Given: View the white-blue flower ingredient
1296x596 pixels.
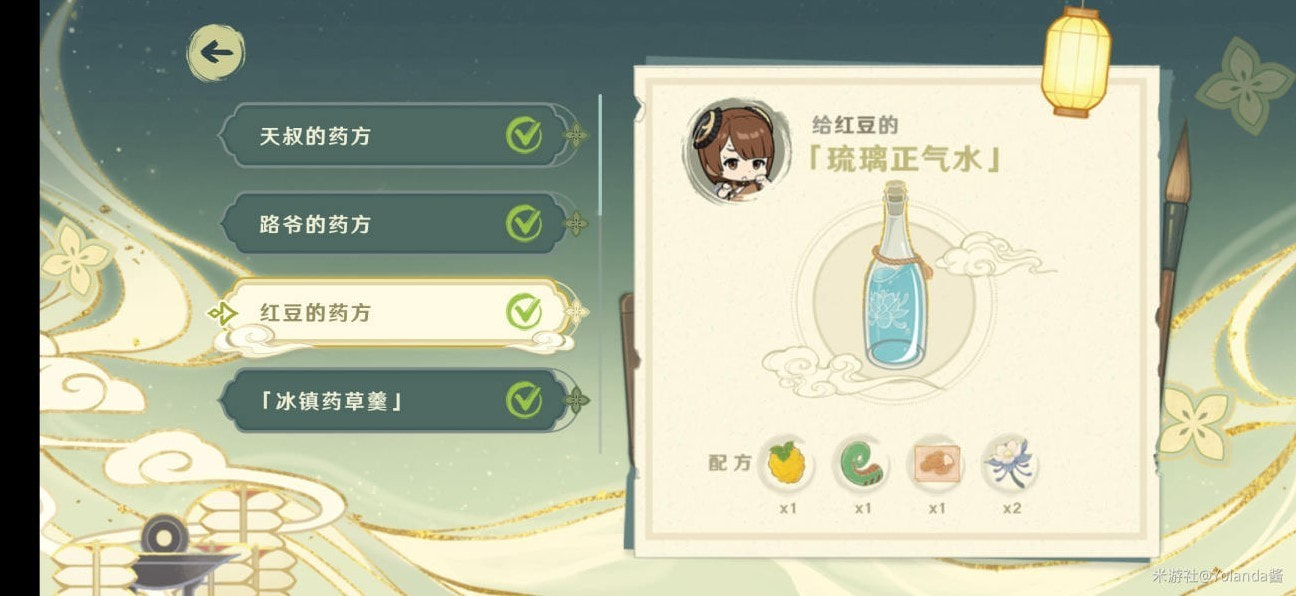Looking at the screenshot, I should tap(1011, 464).
